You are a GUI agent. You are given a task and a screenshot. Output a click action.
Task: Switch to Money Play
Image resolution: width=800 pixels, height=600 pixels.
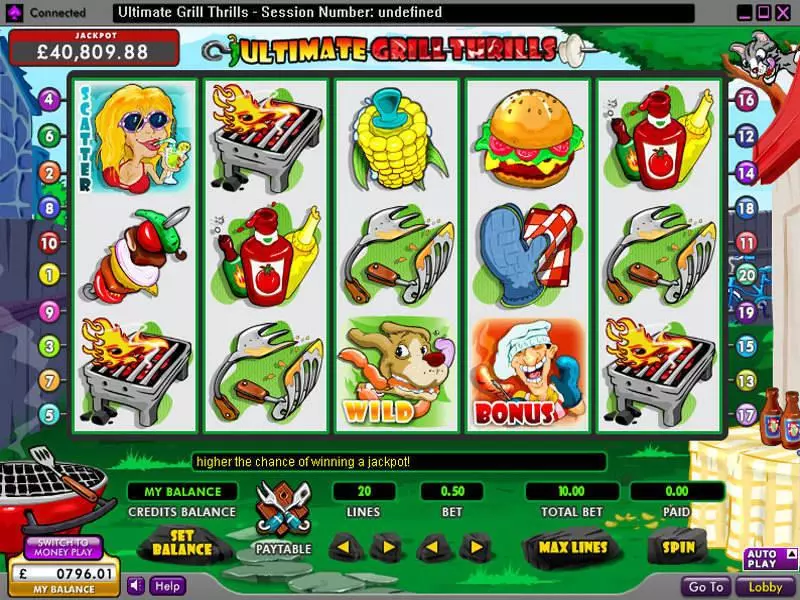[62, 546]
